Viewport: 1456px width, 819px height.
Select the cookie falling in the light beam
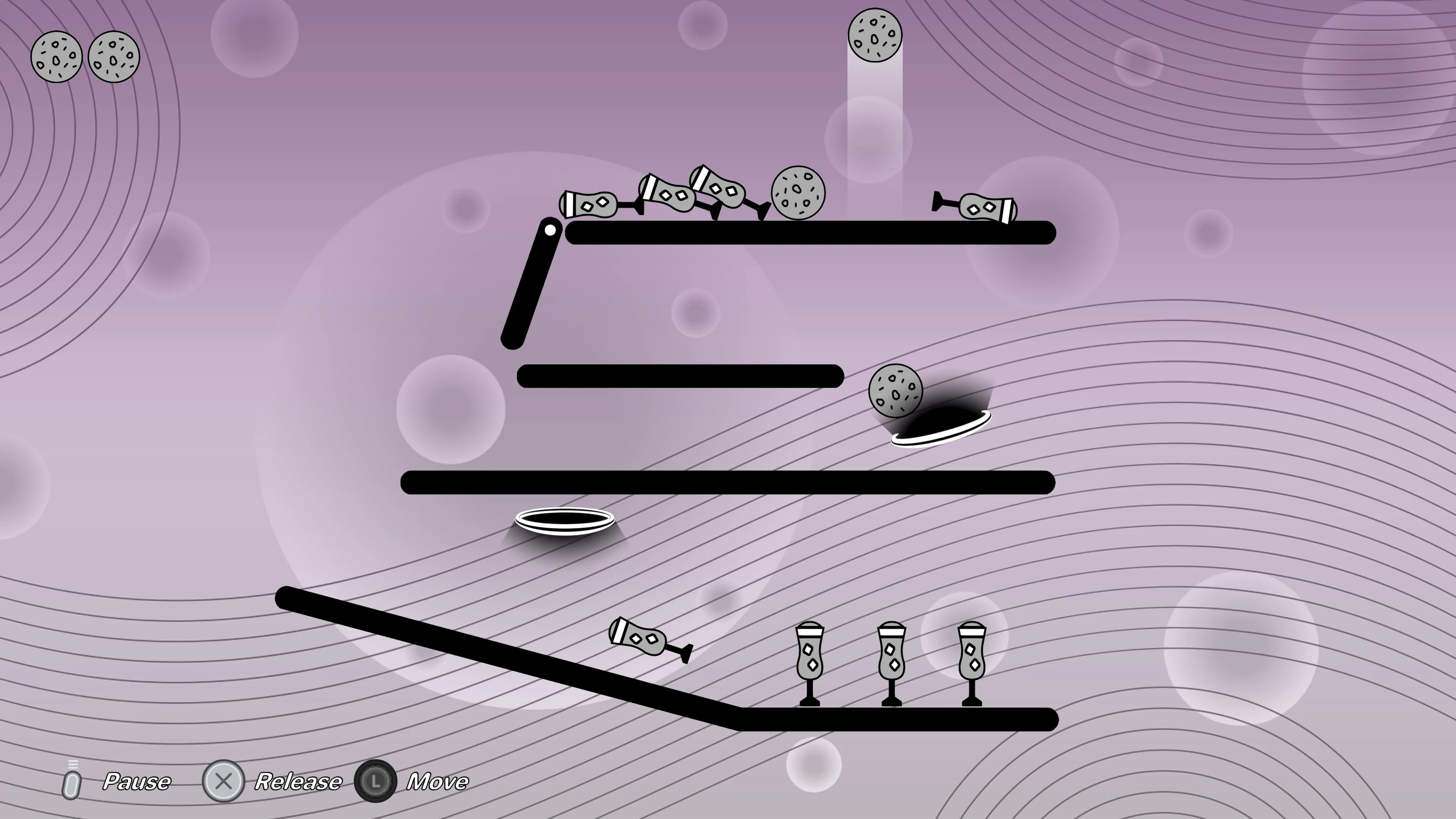[875, 35]
